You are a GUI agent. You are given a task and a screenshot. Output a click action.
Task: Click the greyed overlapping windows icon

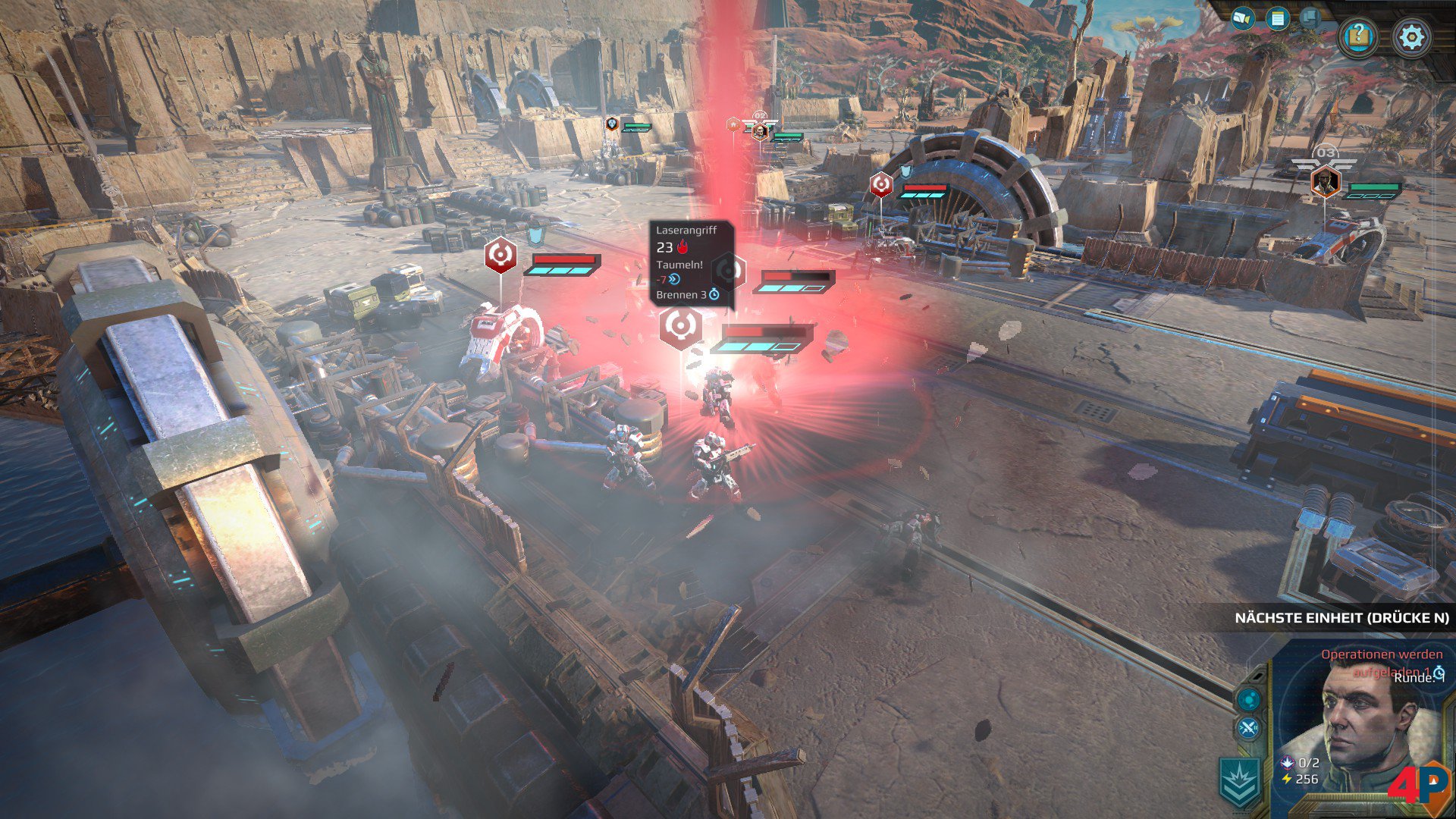tap(1311, 17)
